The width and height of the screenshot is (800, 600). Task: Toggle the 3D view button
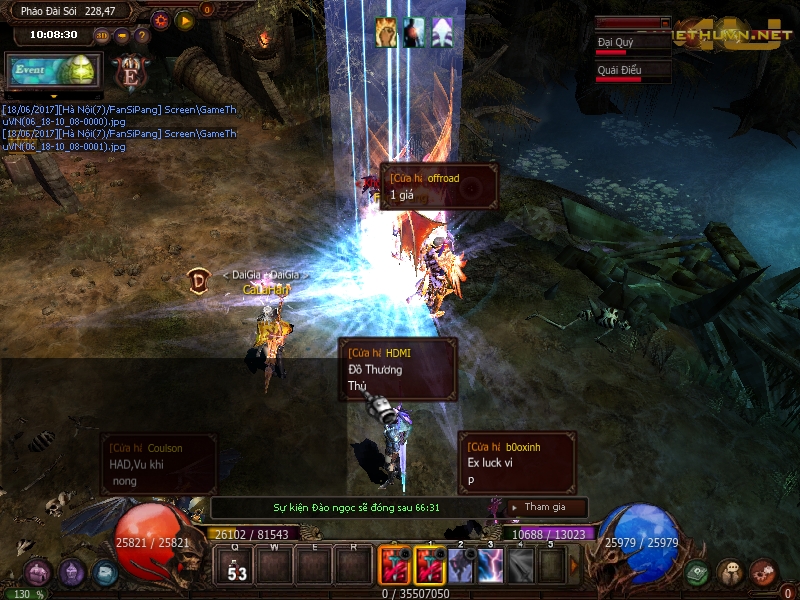coord(102,35)
